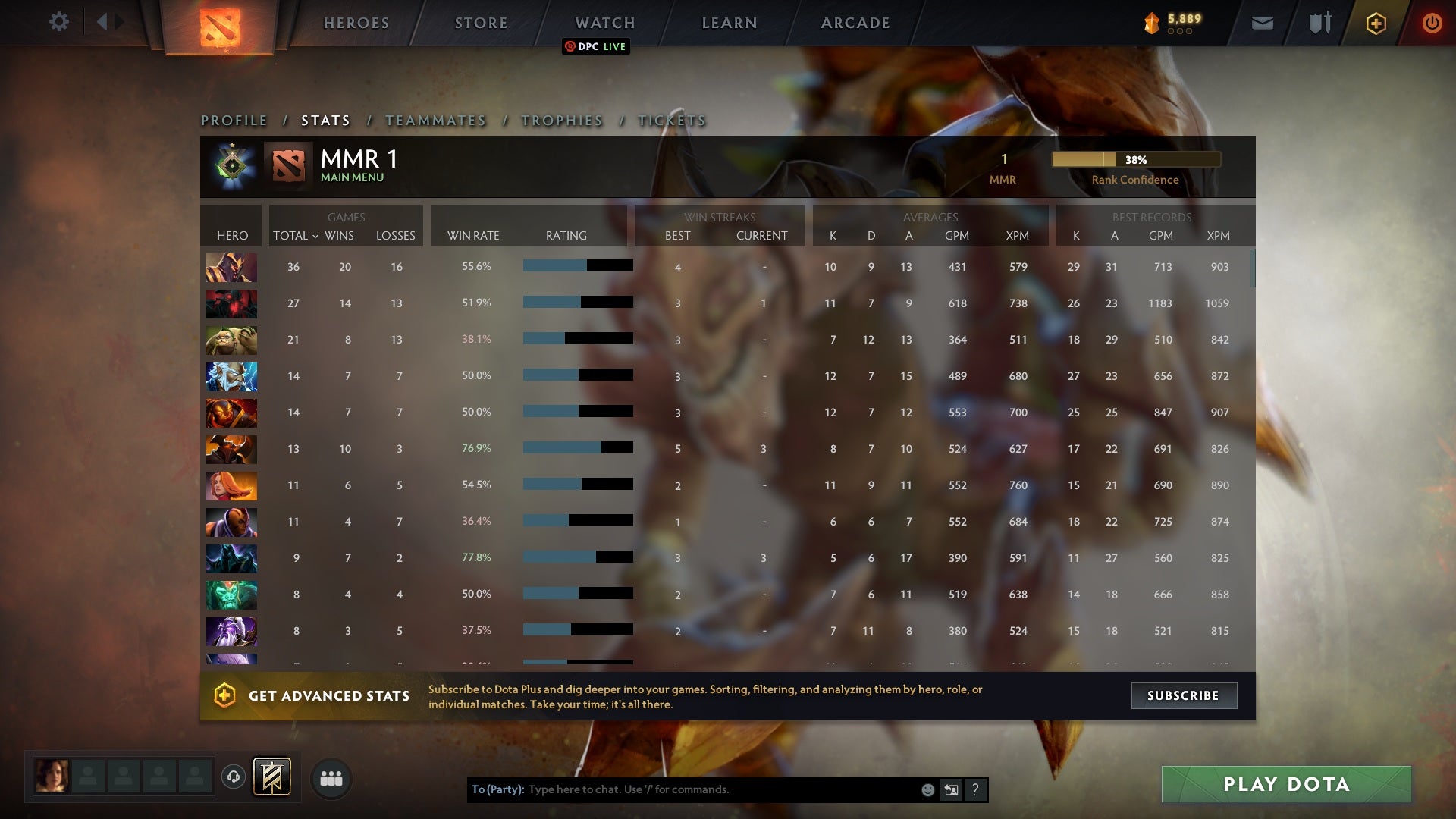
Task: Open the mail envelope icon
Action: pos(1262,23)
